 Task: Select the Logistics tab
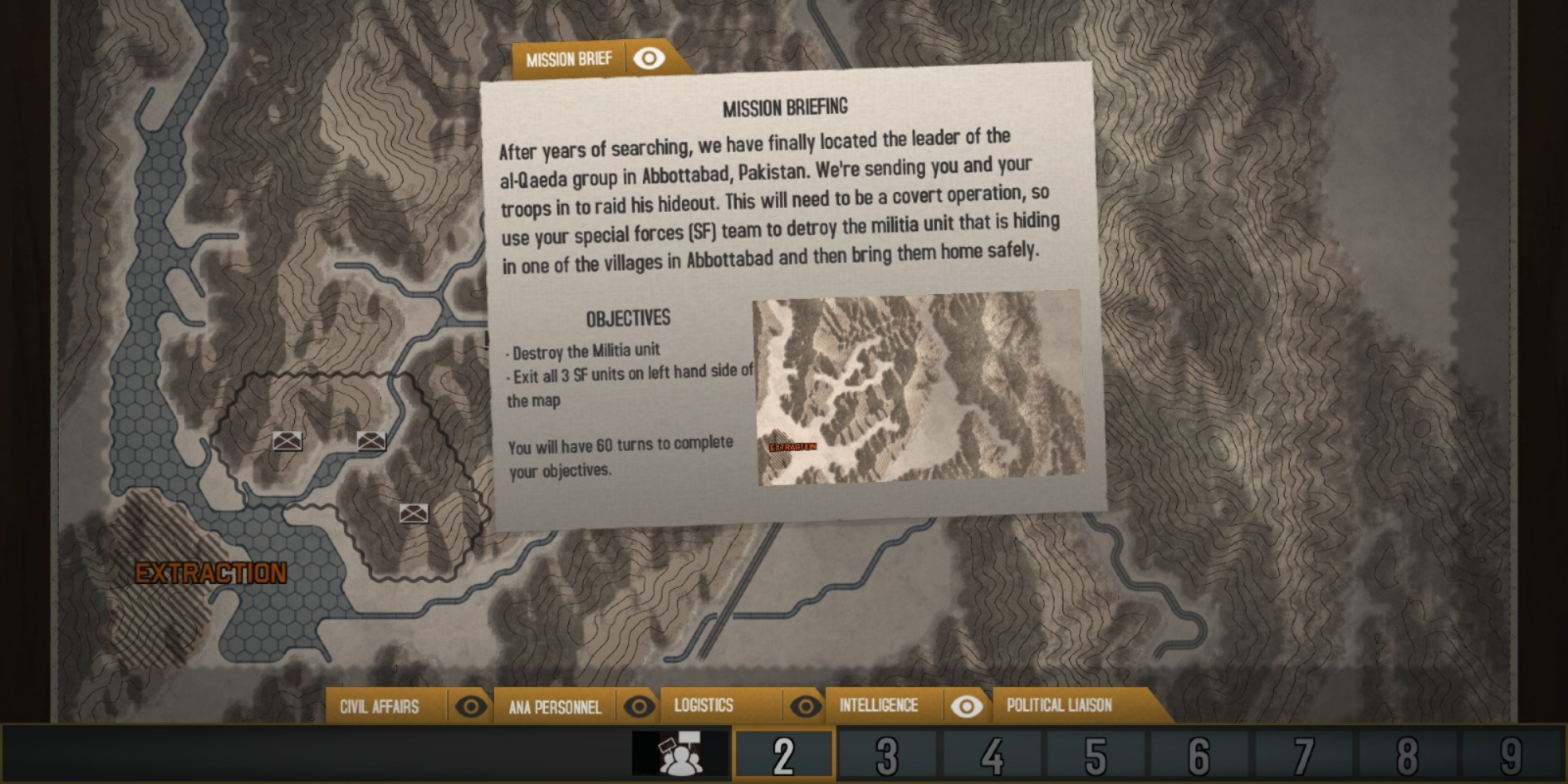pyautogui.click(x=704, y=706)
